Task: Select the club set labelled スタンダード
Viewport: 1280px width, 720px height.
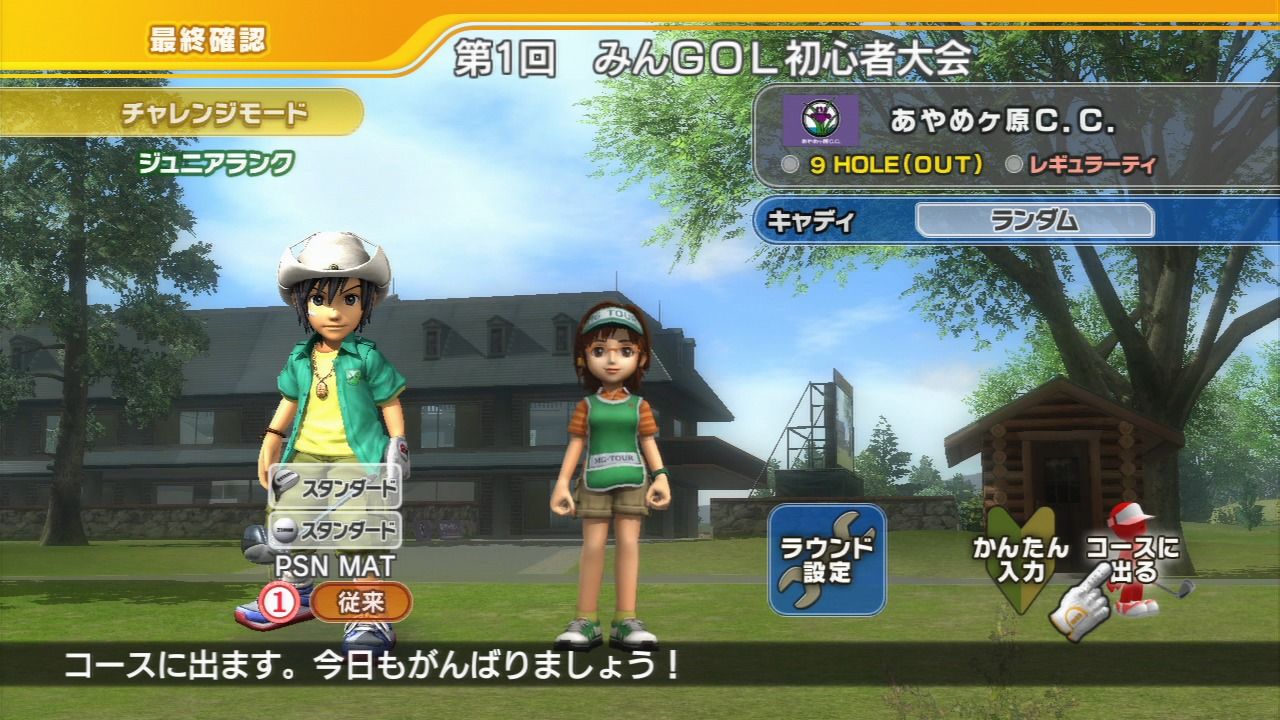Action: point(335,490)
